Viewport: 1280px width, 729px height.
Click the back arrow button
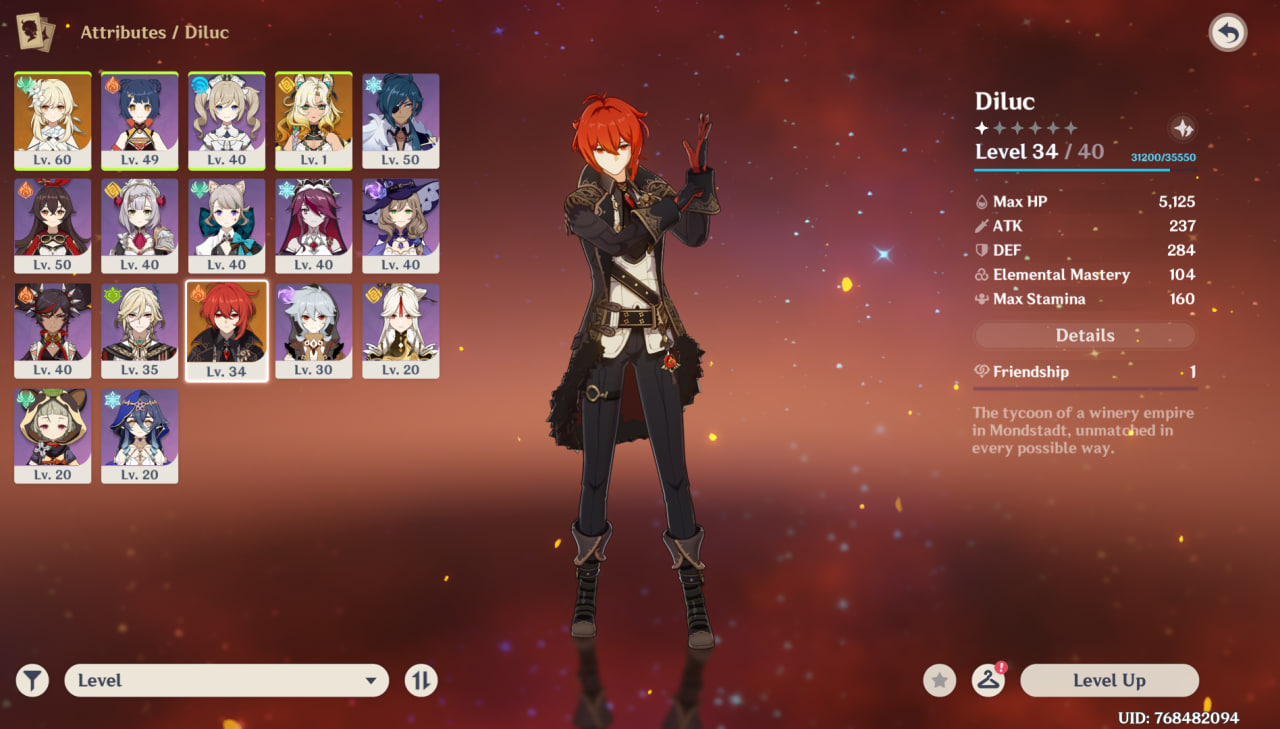(1227, 33)
